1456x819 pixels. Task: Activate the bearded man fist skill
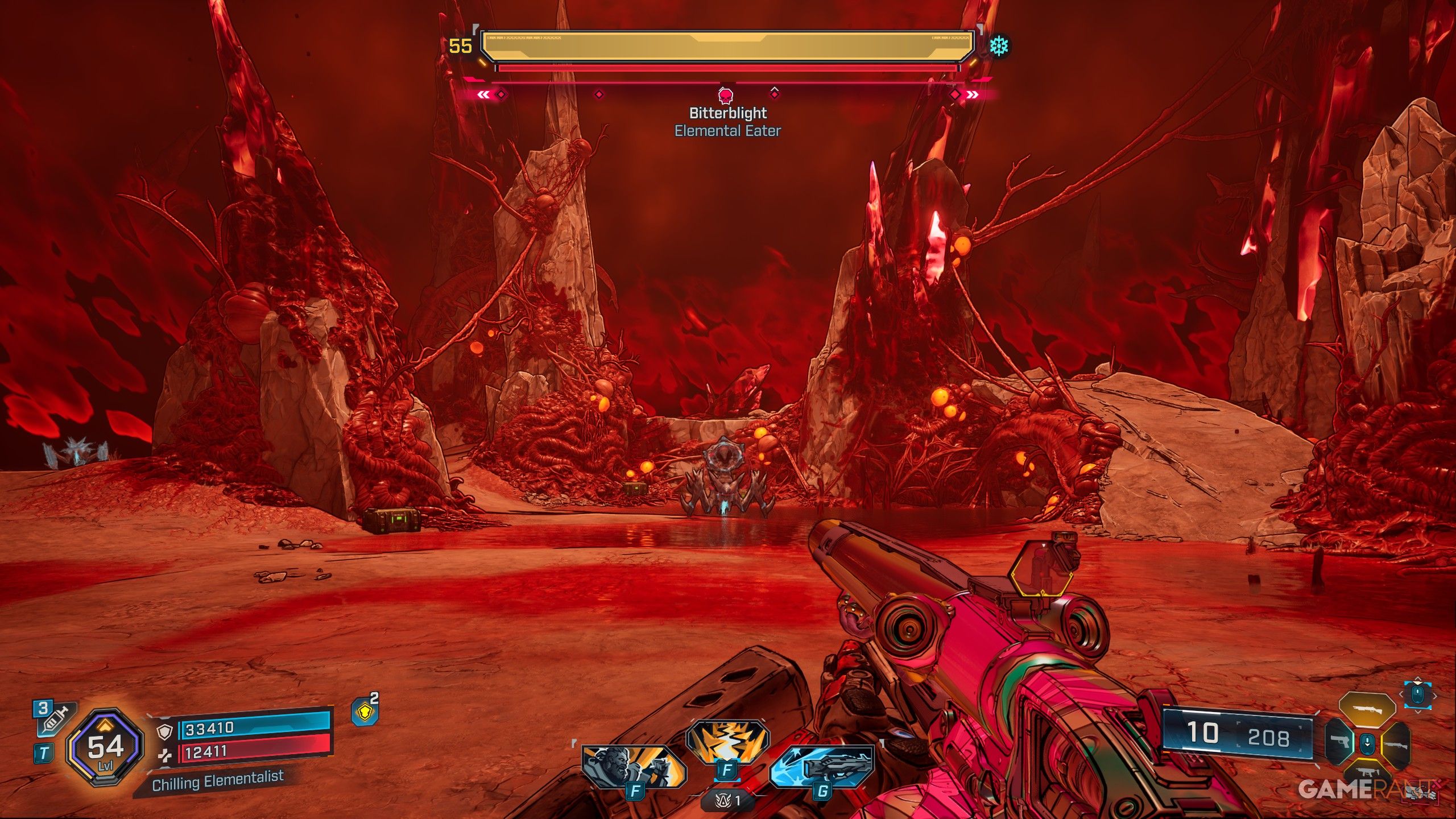tap(633, 767)
